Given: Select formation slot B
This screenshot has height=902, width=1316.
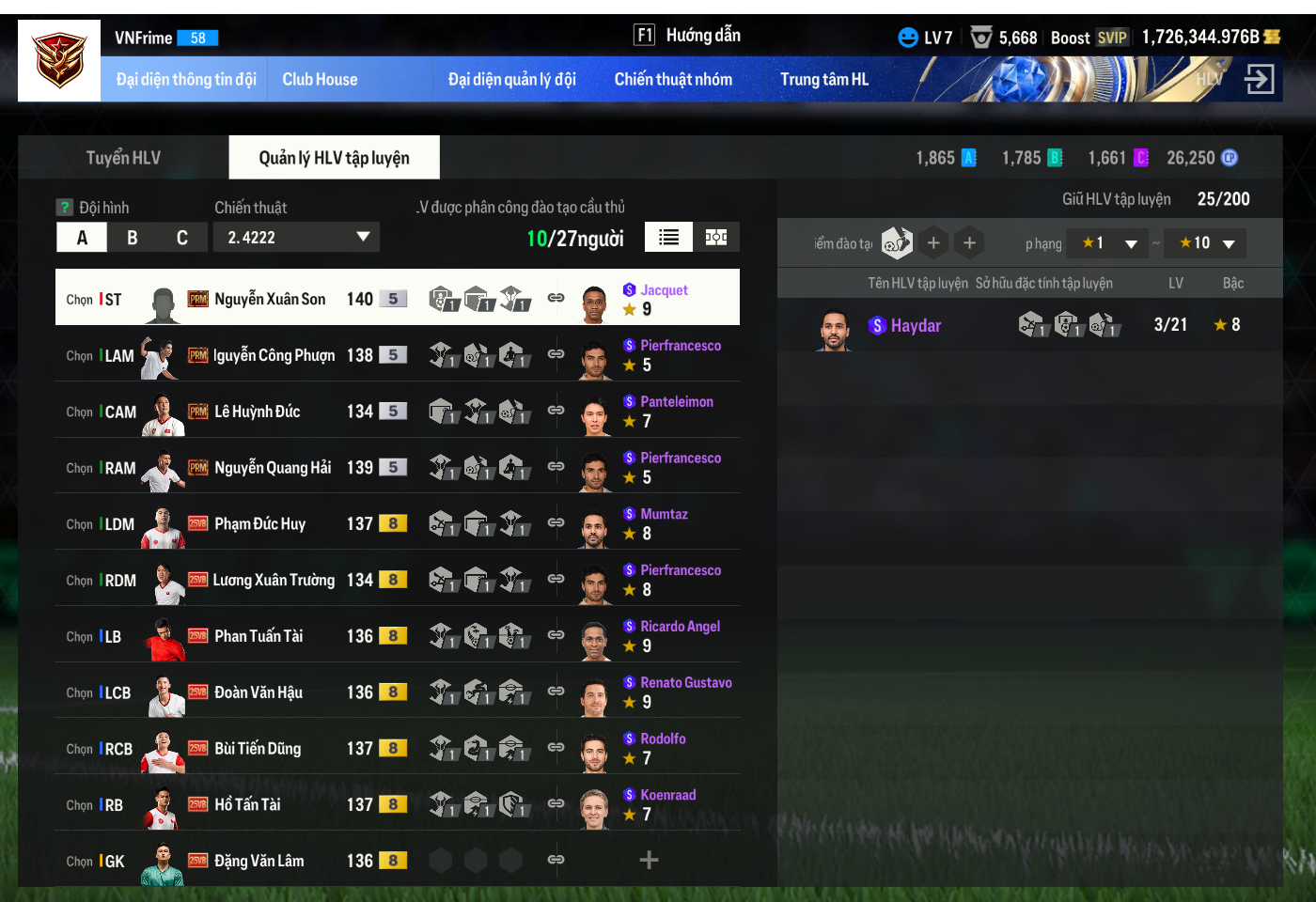Looking at the screenshot, I should (x=133, y=238).
